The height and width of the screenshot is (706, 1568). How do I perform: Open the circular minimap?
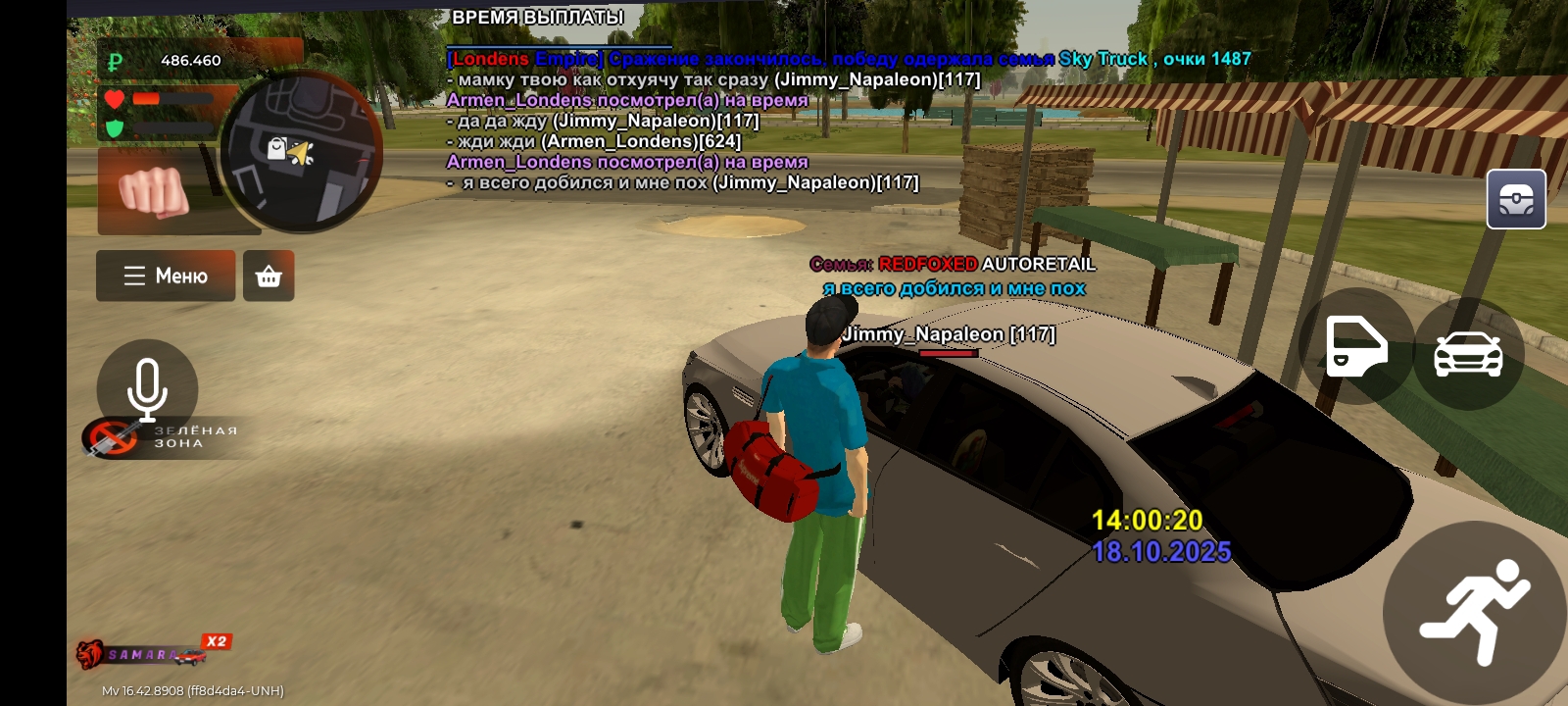click(x=301, y=152)
